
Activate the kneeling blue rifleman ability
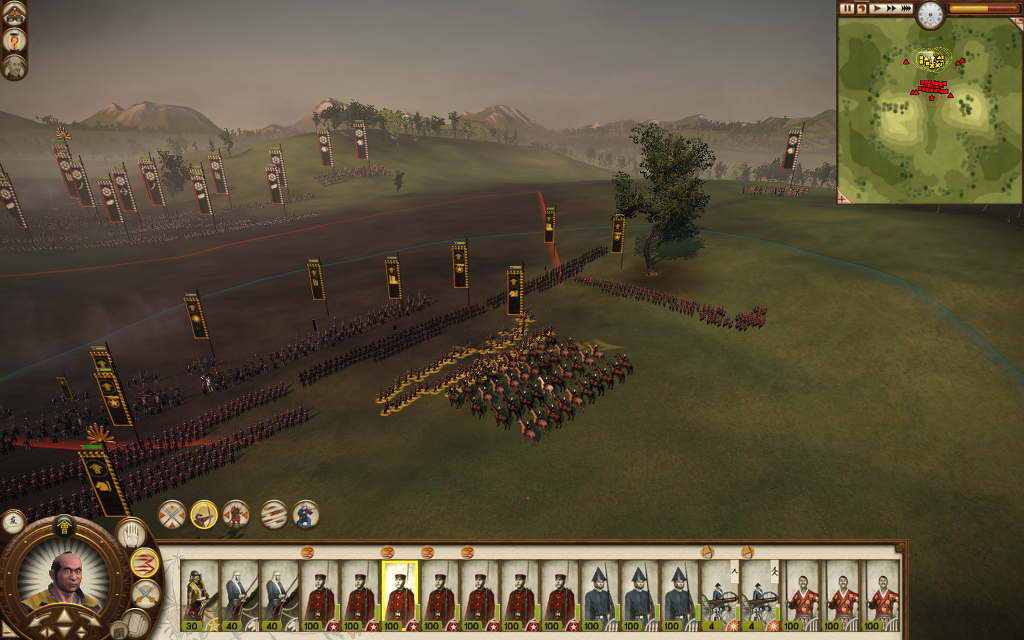click(x=305, y=514)
